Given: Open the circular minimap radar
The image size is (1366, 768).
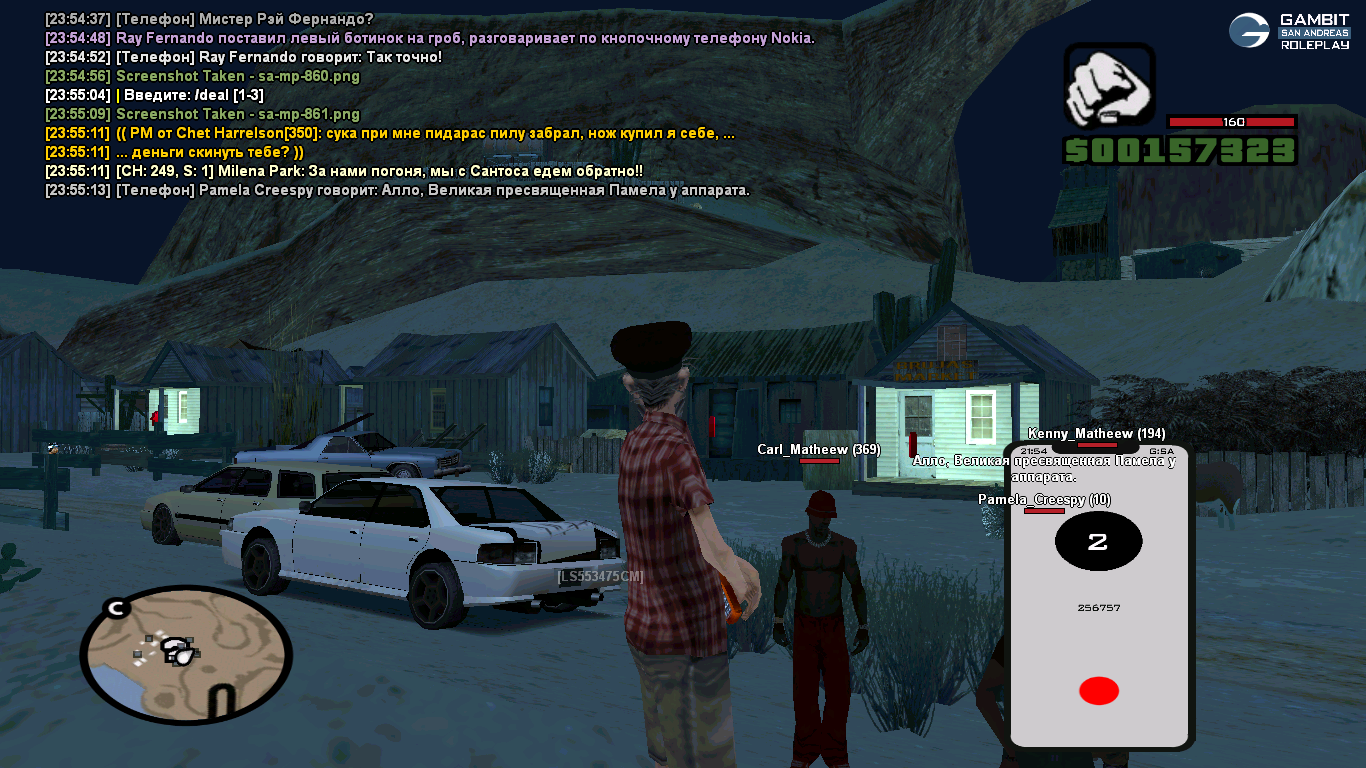Looking at the screenshot, I should 185,654.
